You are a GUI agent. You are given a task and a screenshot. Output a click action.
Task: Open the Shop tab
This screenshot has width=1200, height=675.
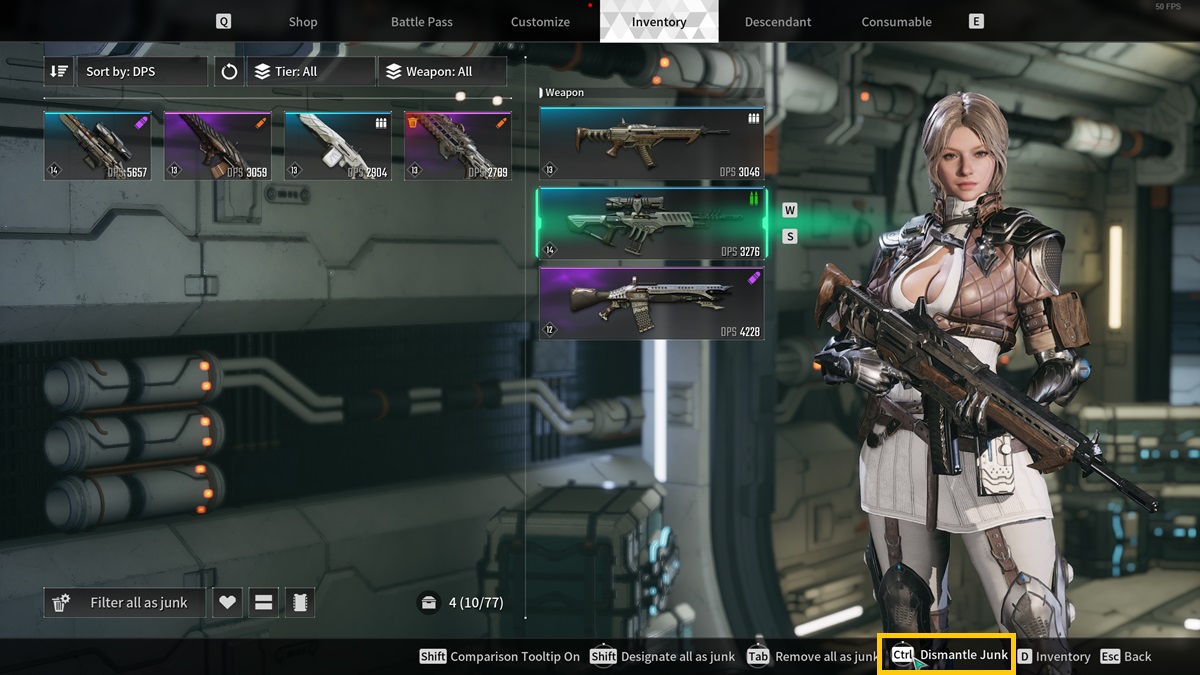302,22
